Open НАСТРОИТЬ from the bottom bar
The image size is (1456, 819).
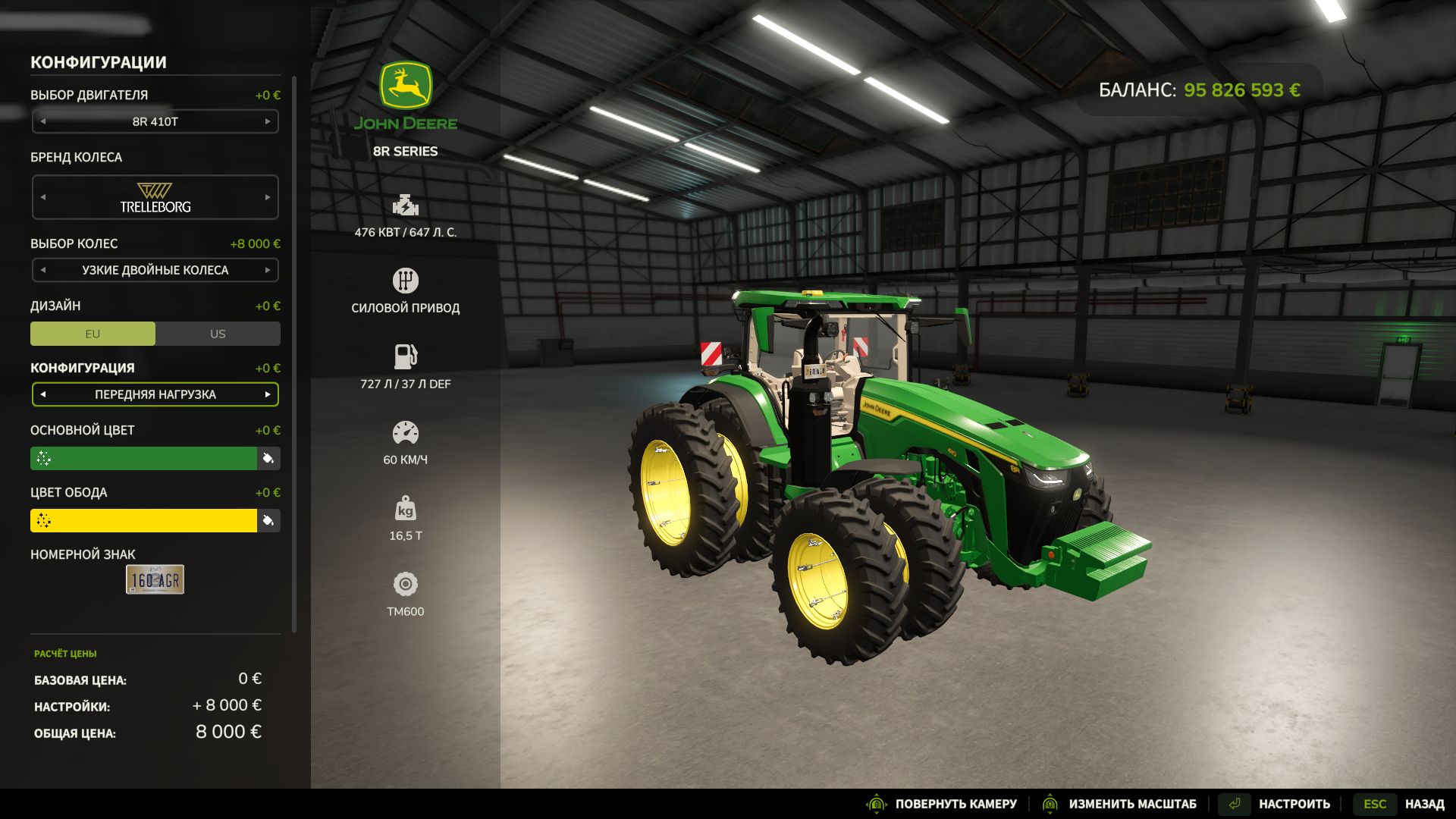1294,803
